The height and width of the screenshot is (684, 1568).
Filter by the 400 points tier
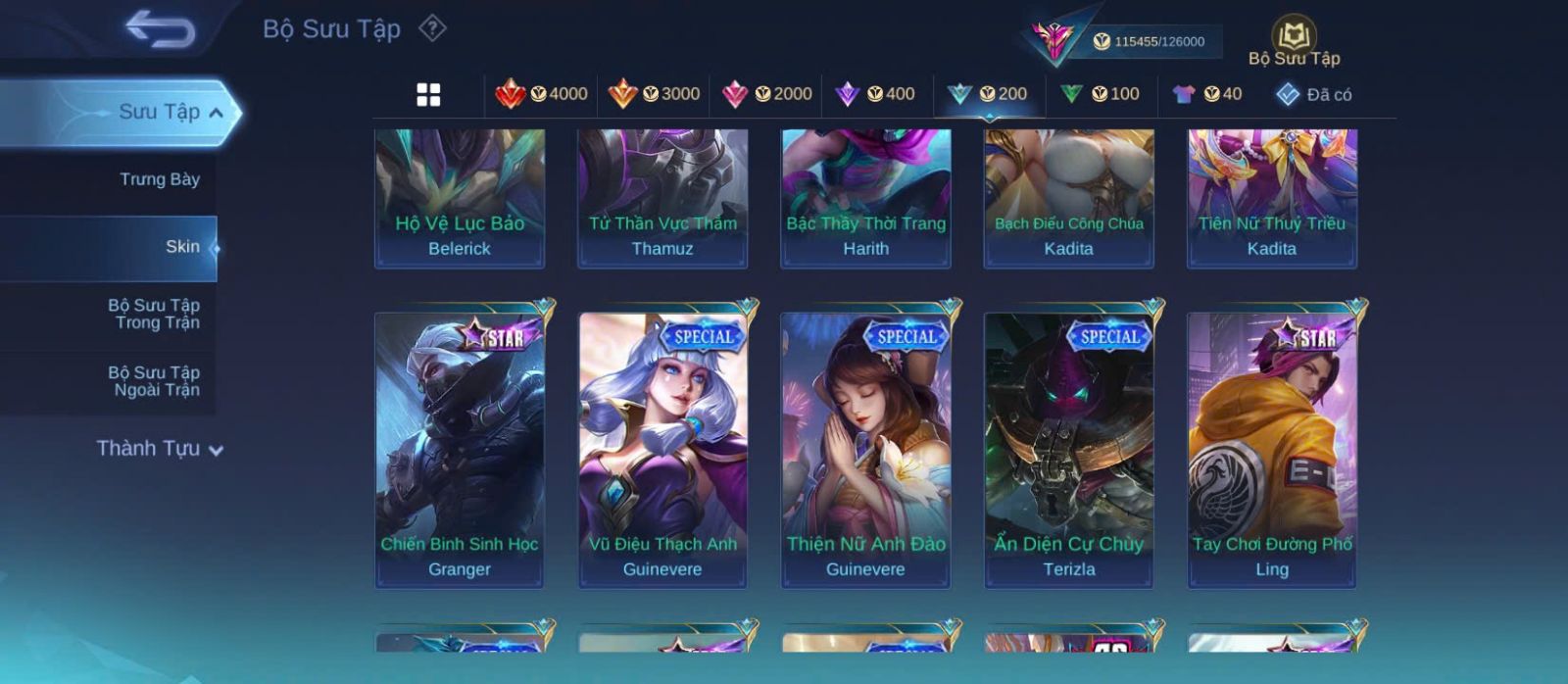pos(875,94)
